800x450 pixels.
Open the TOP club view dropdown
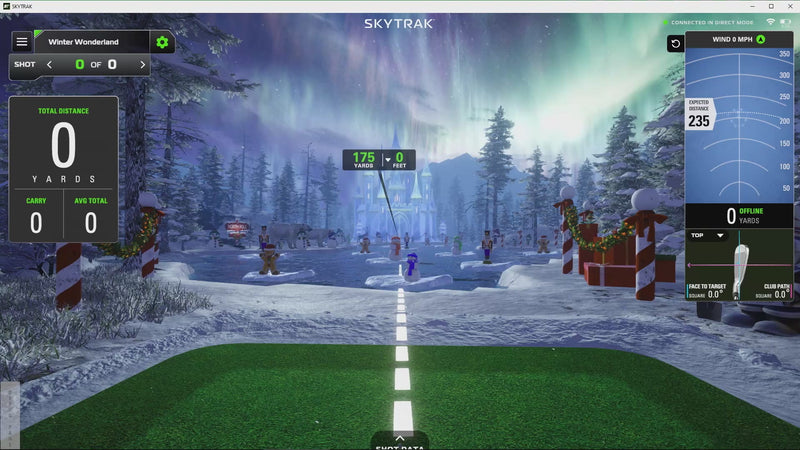coord(707,236)
